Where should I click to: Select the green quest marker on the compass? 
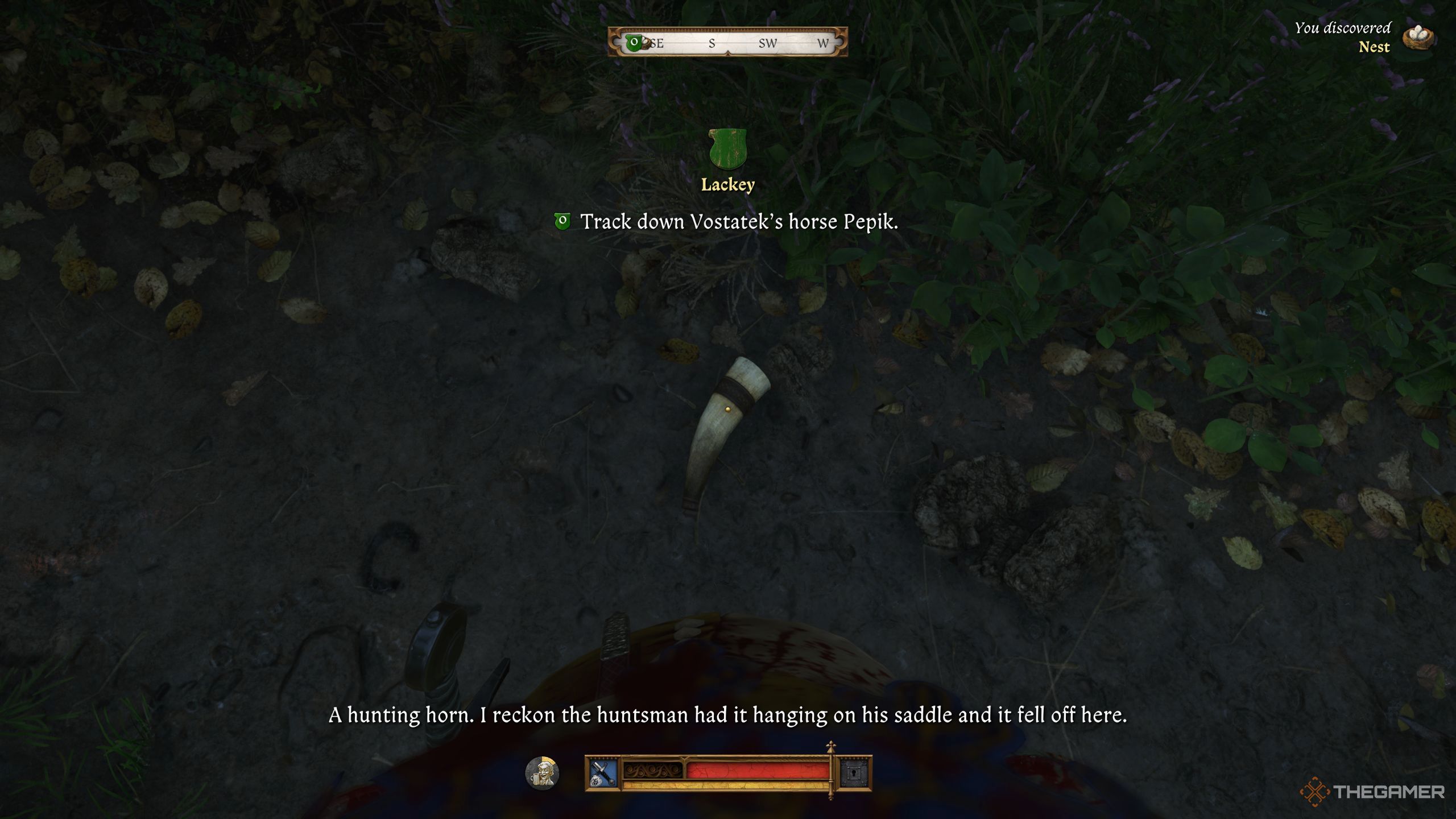tap(634, 42)
